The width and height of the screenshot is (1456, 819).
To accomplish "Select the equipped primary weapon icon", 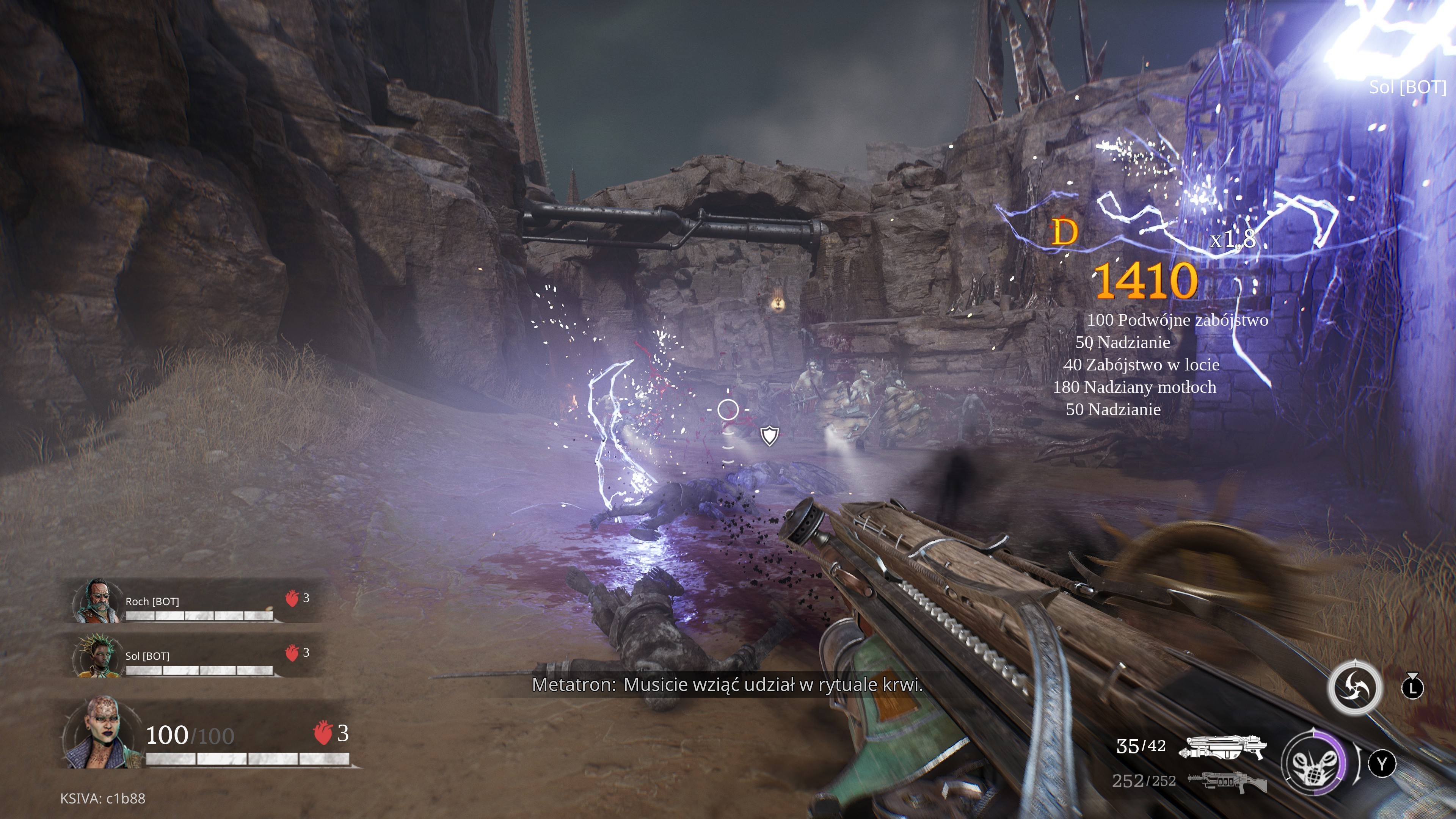I will [1222, 747].
